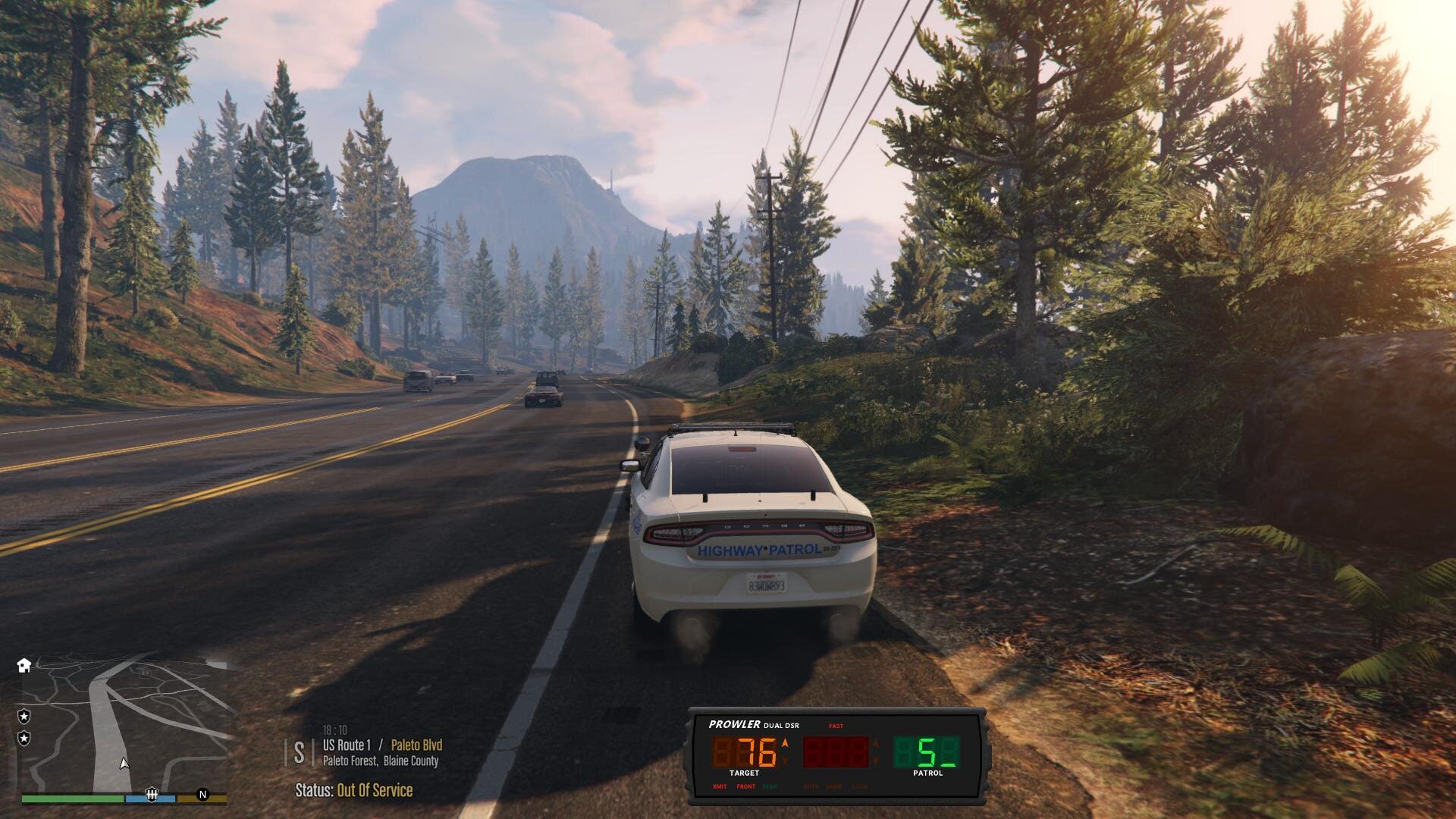Click the North compass marker
Screen dimensions: 1456x819
click(202, 794)
